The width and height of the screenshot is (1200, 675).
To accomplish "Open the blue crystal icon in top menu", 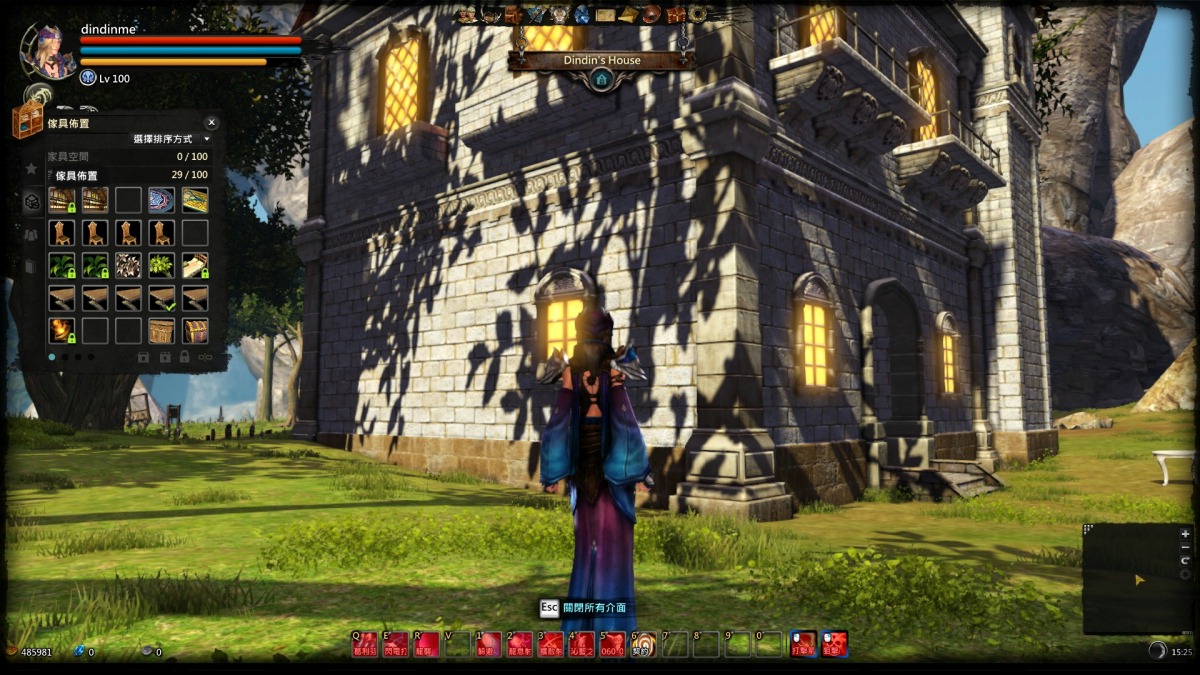I will [x=582, y=14].
